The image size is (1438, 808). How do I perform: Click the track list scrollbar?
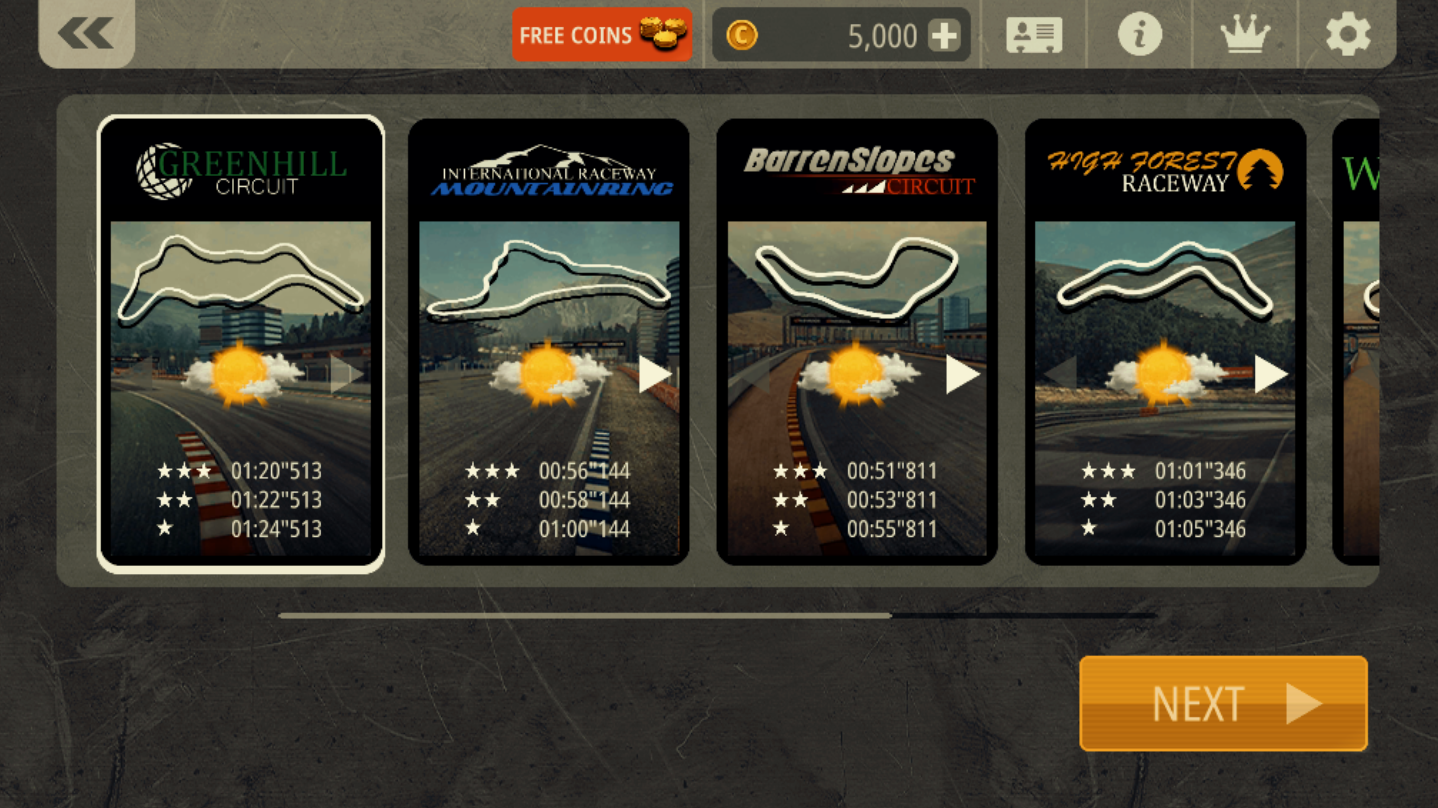(716, 616)
